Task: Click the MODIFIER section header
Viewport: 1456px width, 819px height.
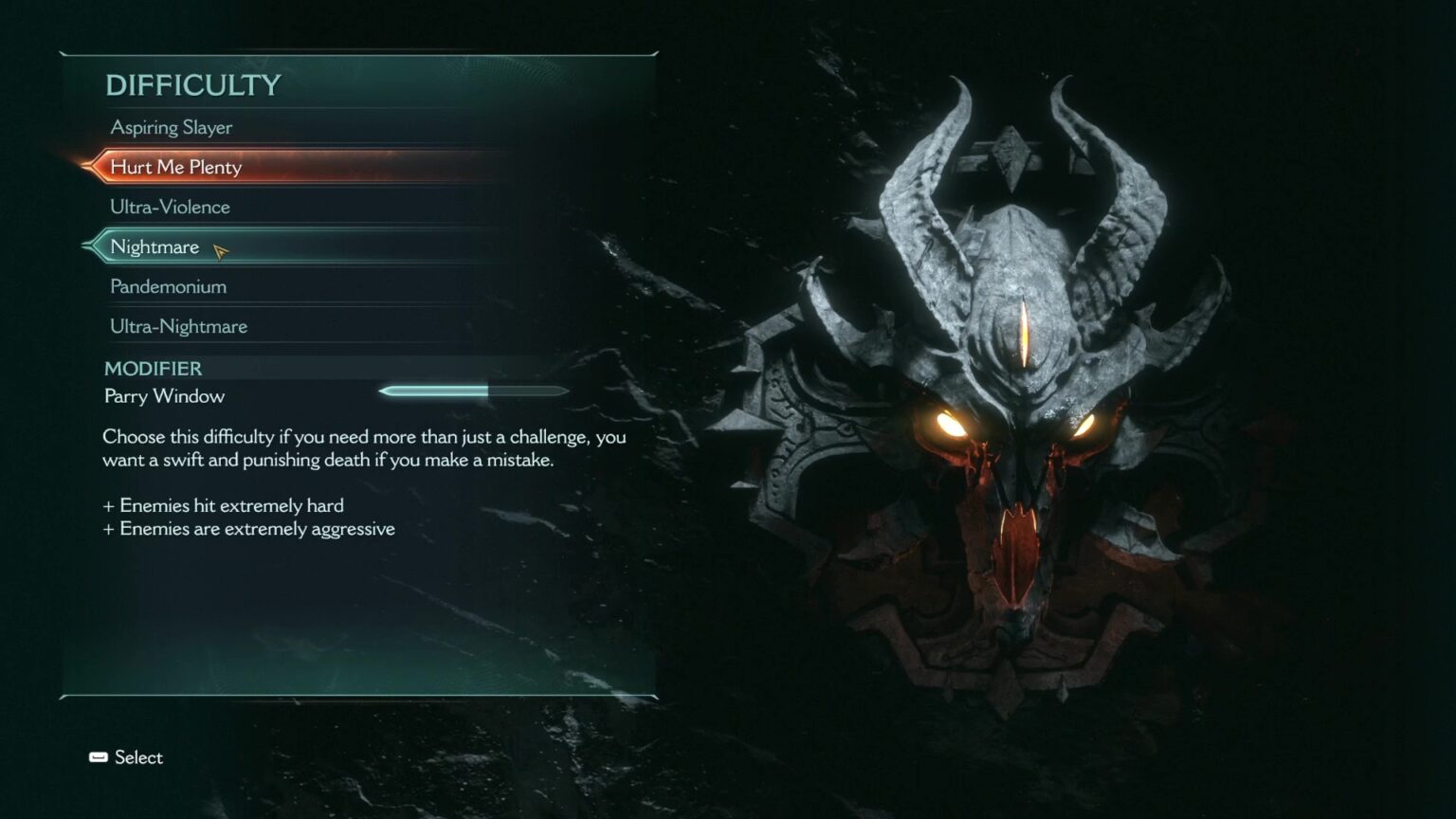Action: 154,369
